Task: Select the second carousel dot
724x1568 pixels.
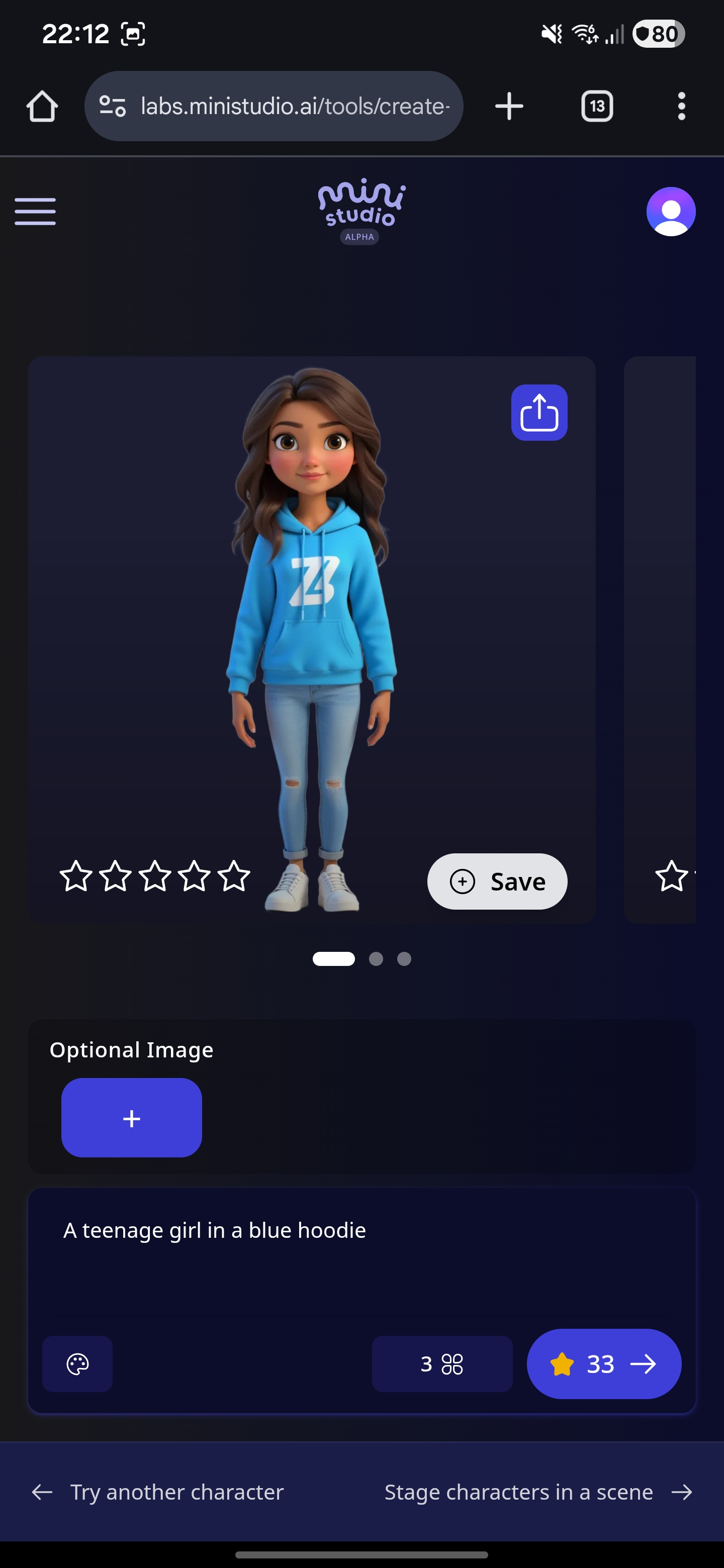Action: click(x=375, y=959)
